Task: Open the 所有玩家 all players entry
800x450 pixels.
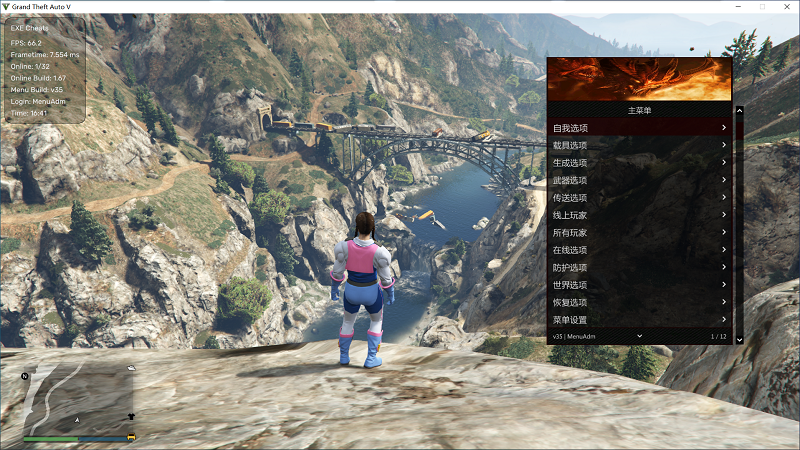Action: pos(640,233)
